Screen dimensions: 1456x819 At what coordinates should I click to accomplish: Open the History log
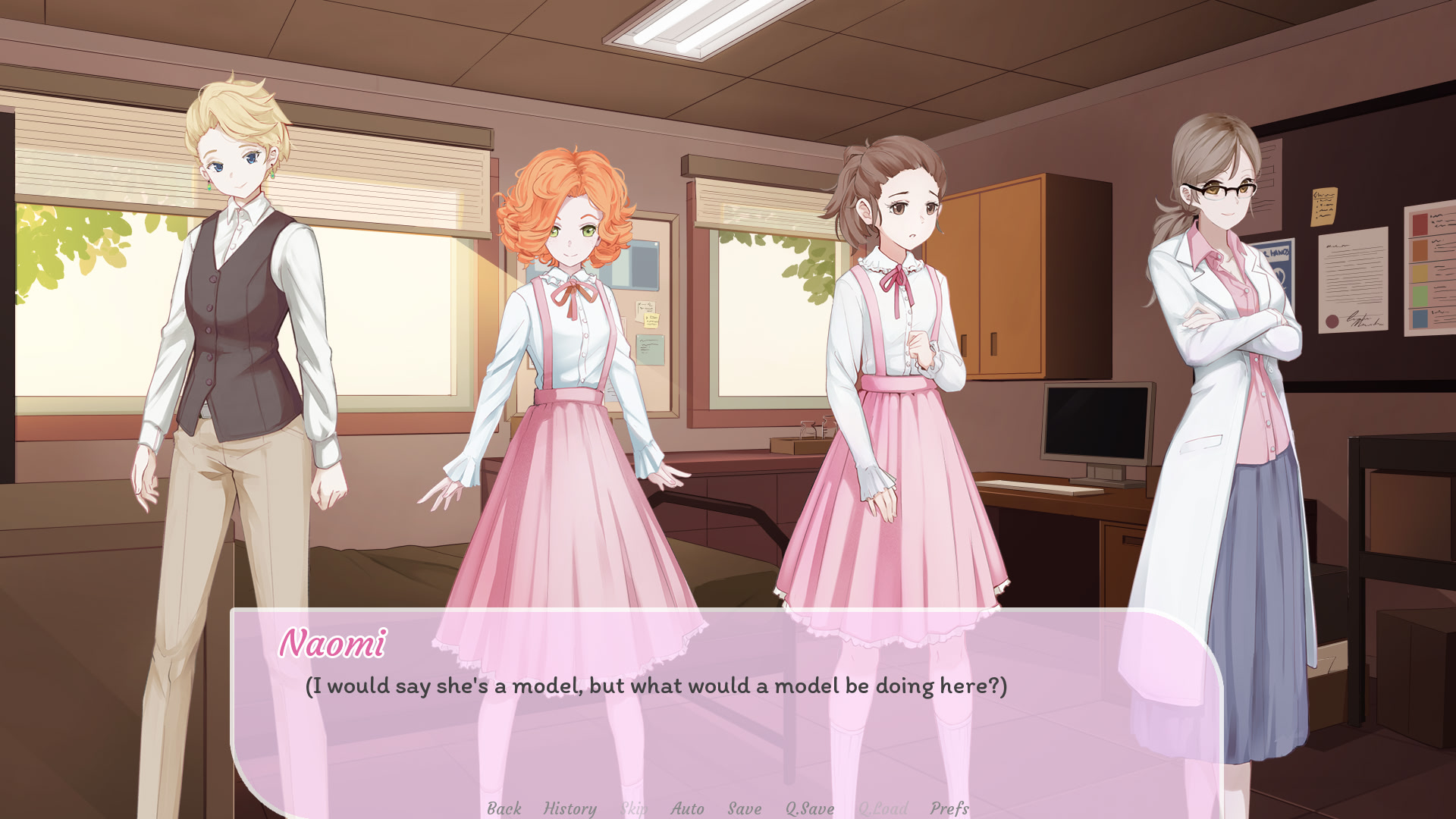pyautogui.click(x=570, y=808)
